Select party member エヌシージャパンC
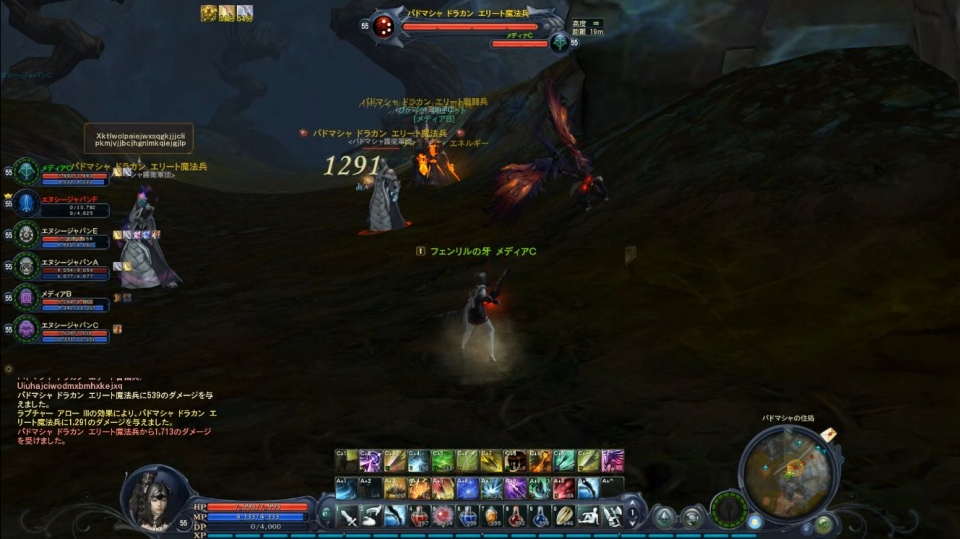 pyautogui.click(x=26, y=329)
